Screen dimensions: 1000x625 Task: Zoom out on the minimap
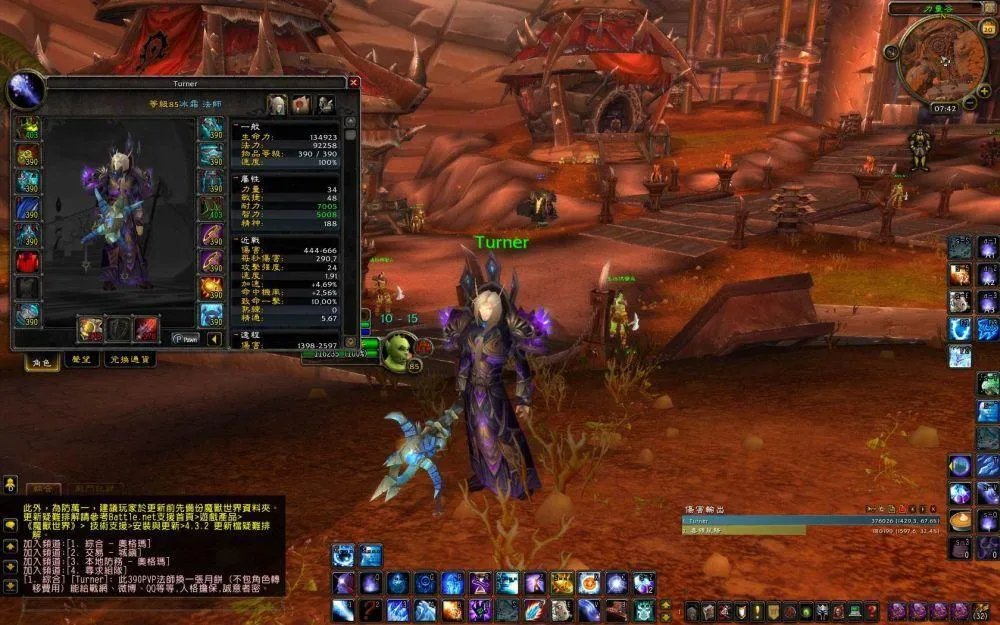tap(969, 102)
